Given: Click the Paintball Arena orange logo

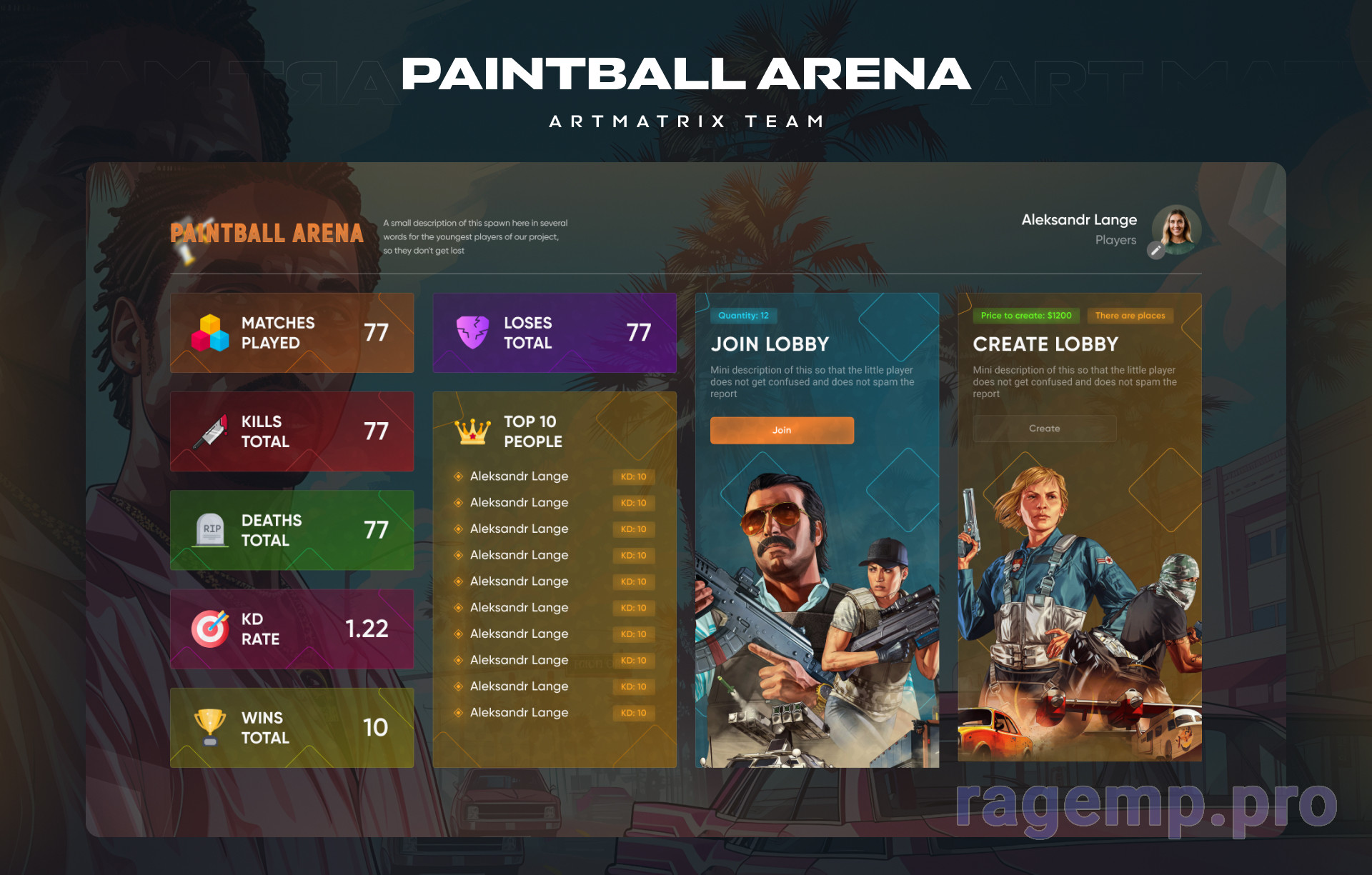Looking at the screenshot, I should [267, 234].
